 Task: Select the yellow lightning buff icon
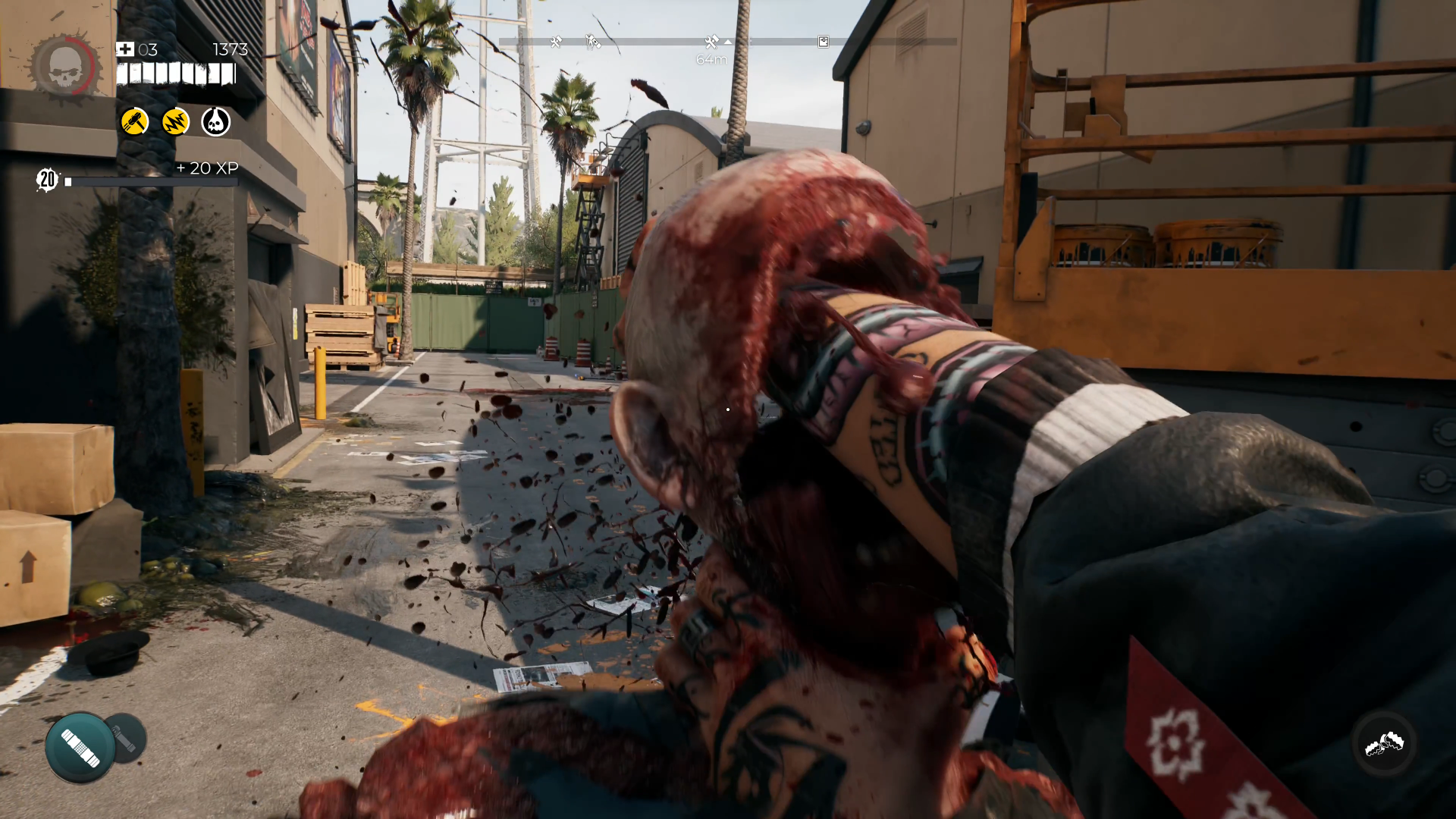[175, 121]
